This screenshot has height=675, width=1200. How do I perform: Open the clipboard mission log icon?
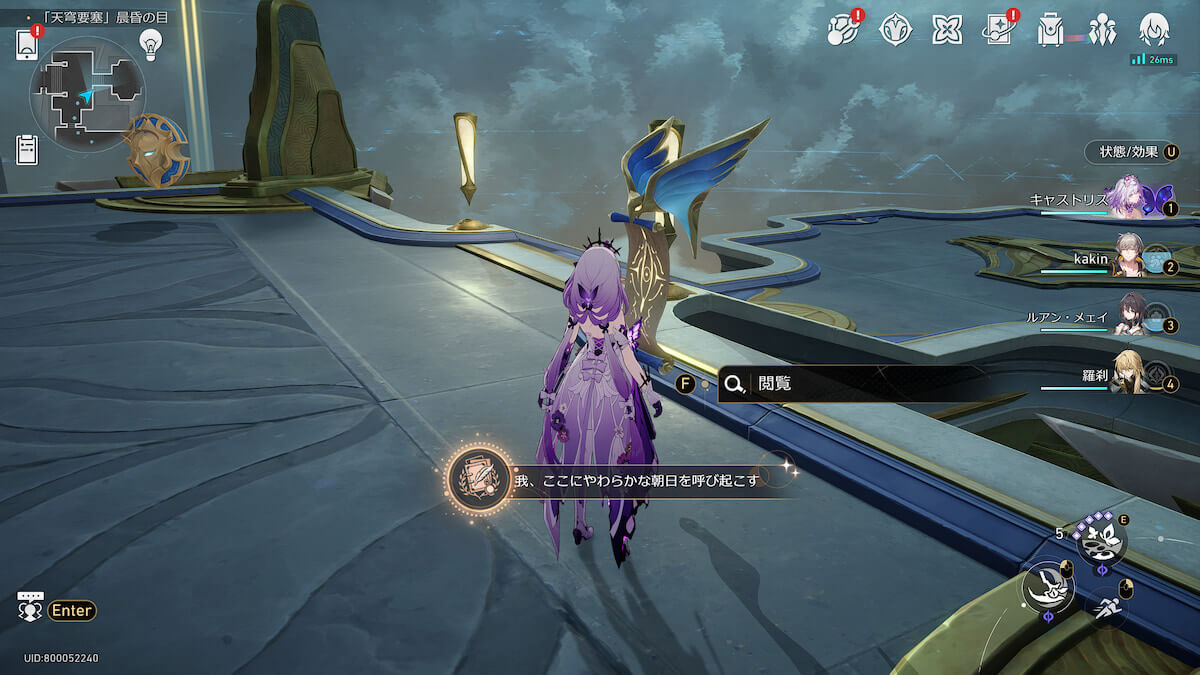[27, 149]
